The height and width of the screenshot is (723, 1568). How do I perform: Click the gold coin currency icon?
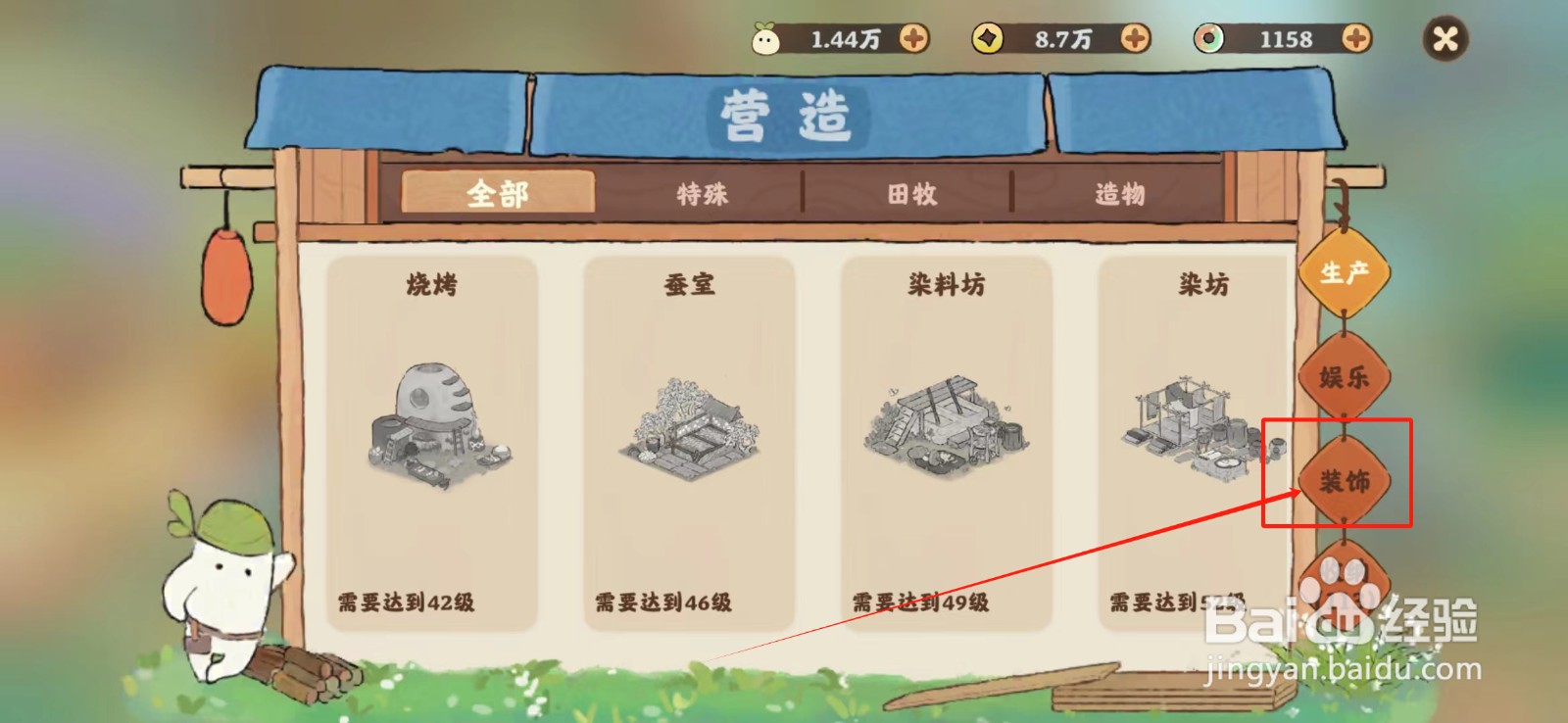990,39
